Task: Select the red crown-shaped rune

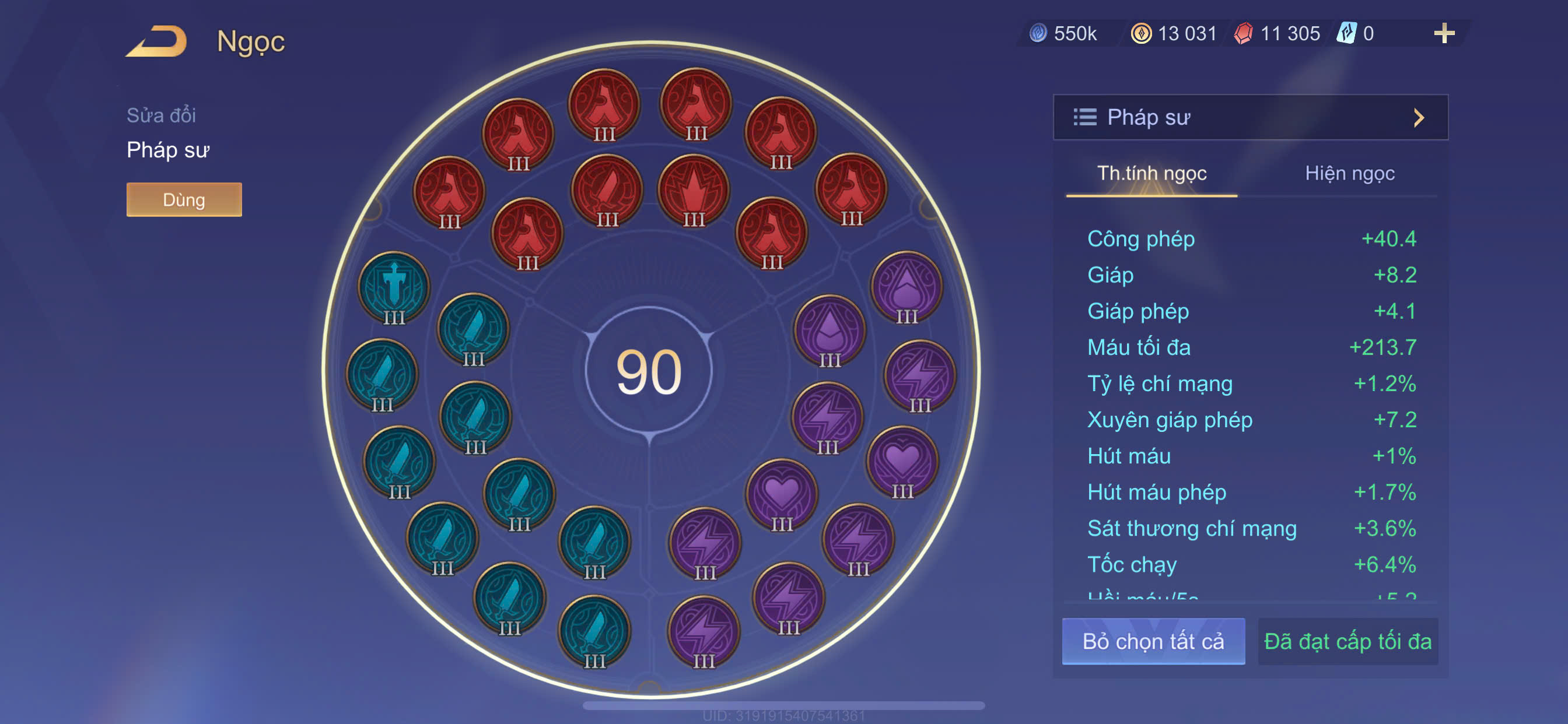Action: tap(694, 191)
